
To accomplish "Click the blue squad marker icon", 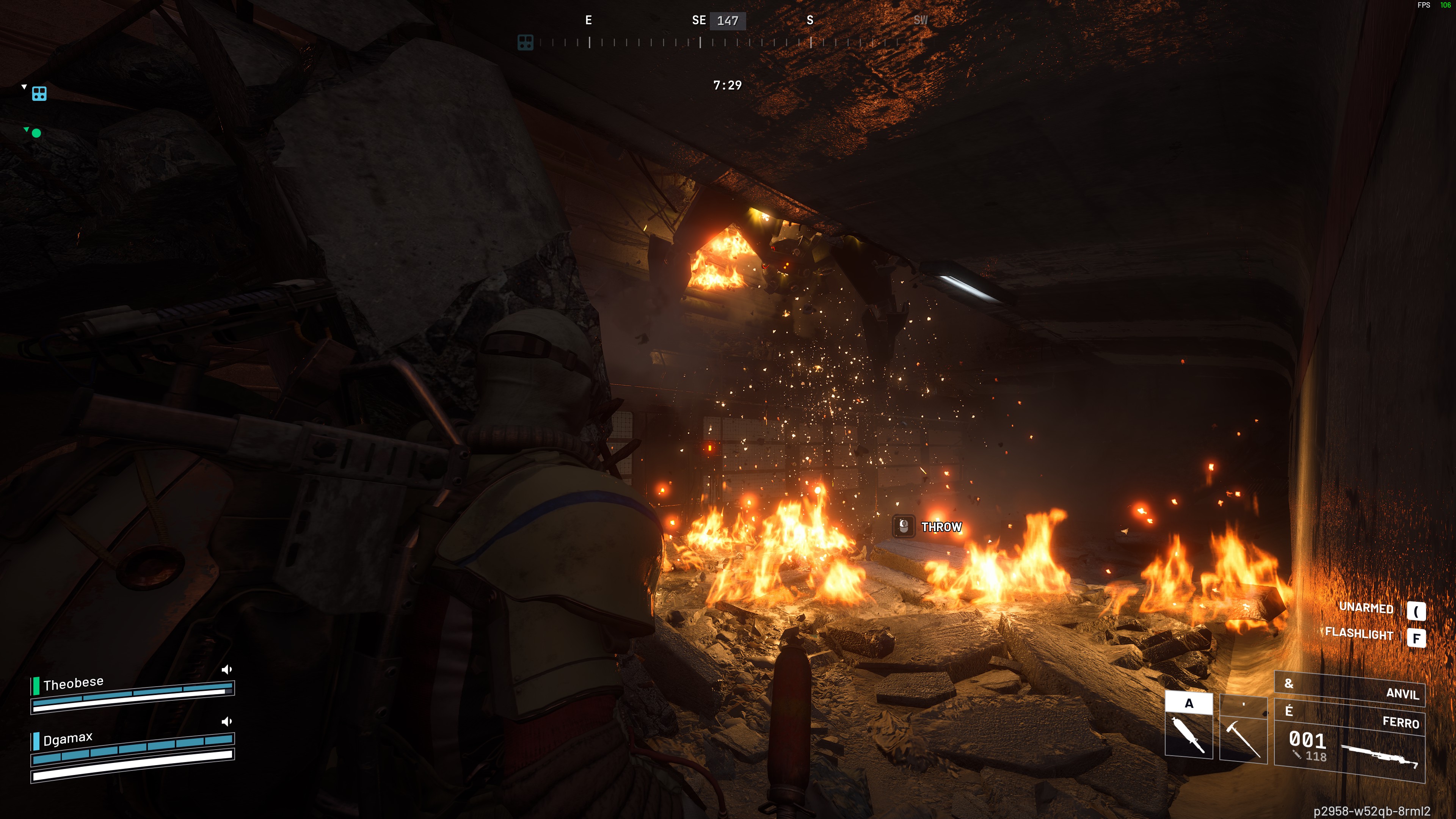I will pyautogui.click(x=39, y=93).
